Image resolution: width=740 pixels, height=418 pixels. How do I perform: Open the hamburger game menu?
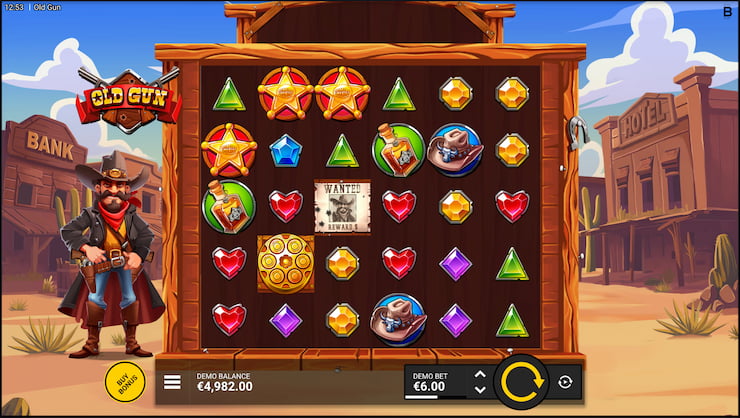point(172,382)
